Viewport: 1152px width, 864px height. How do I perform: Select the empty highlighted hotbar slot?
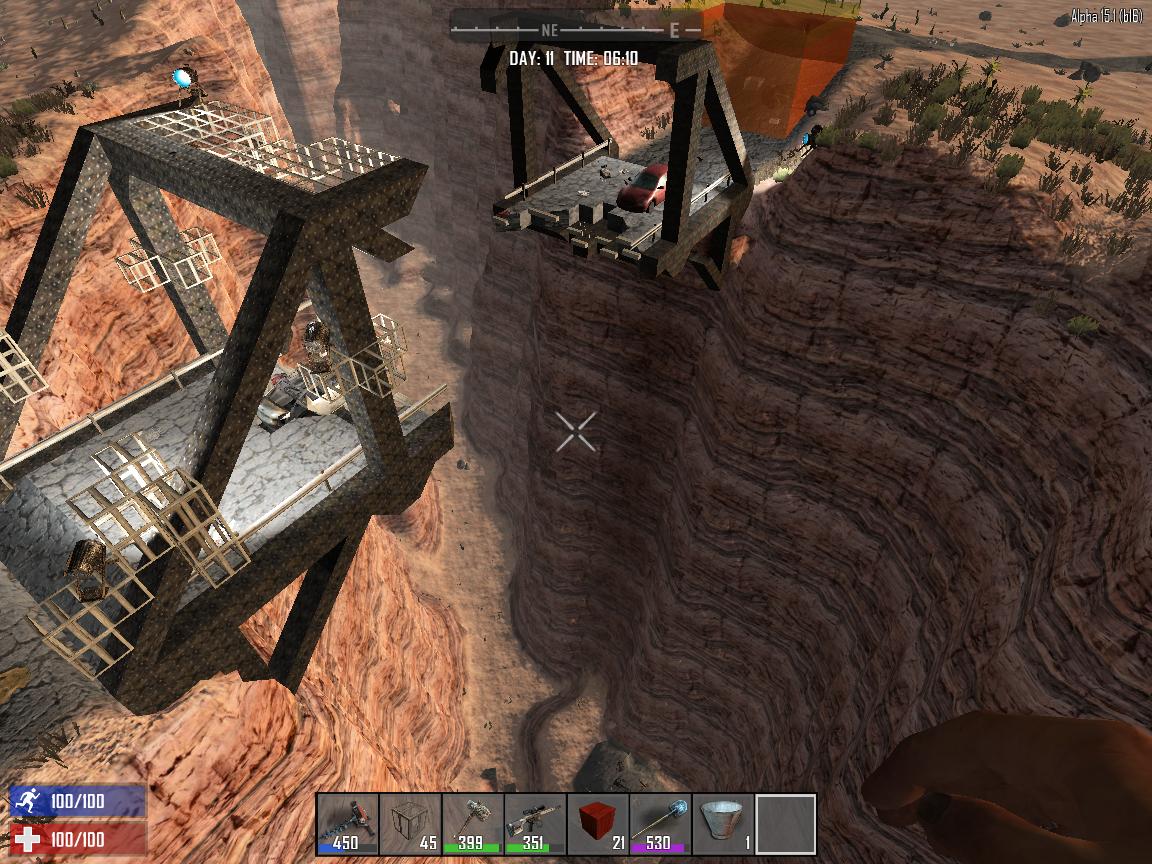point(786,825)
